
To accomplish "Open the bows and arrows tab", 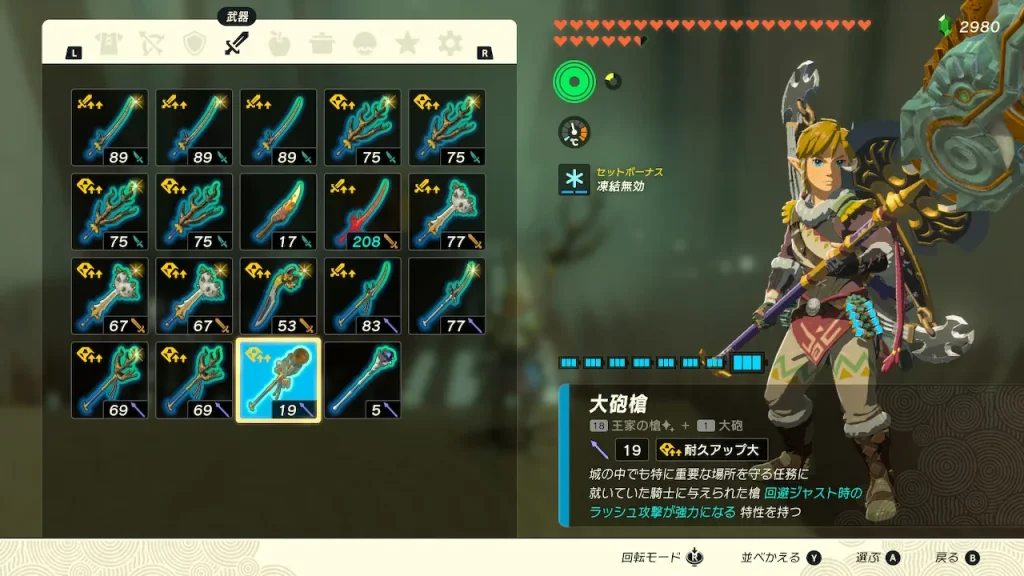I will click(151, 44).
